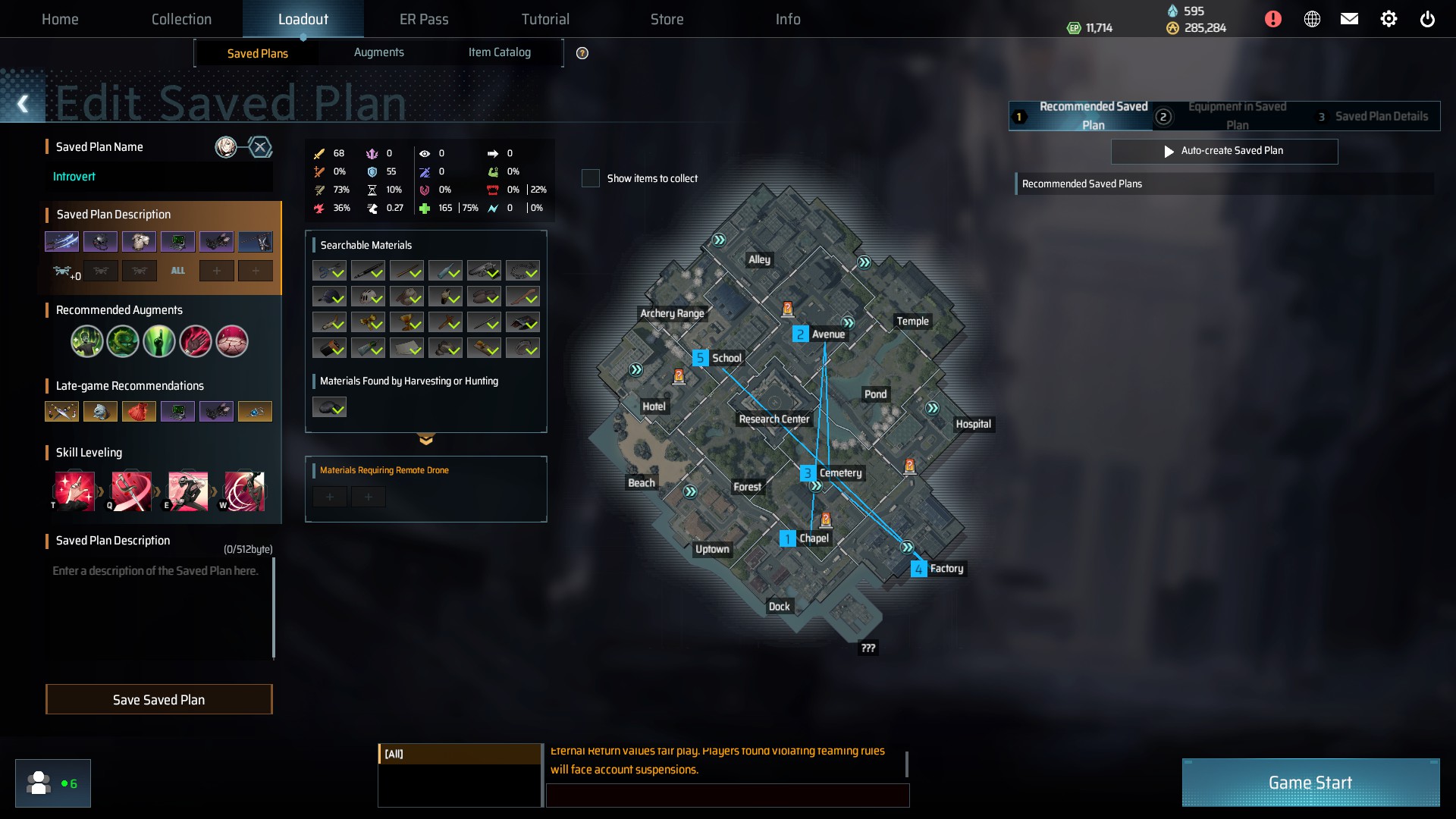Click the back arrow beside Edit Saved Plan
The width and height of the screenshot is (1456, 819).
pyautogui.click(x=23, y=104)
